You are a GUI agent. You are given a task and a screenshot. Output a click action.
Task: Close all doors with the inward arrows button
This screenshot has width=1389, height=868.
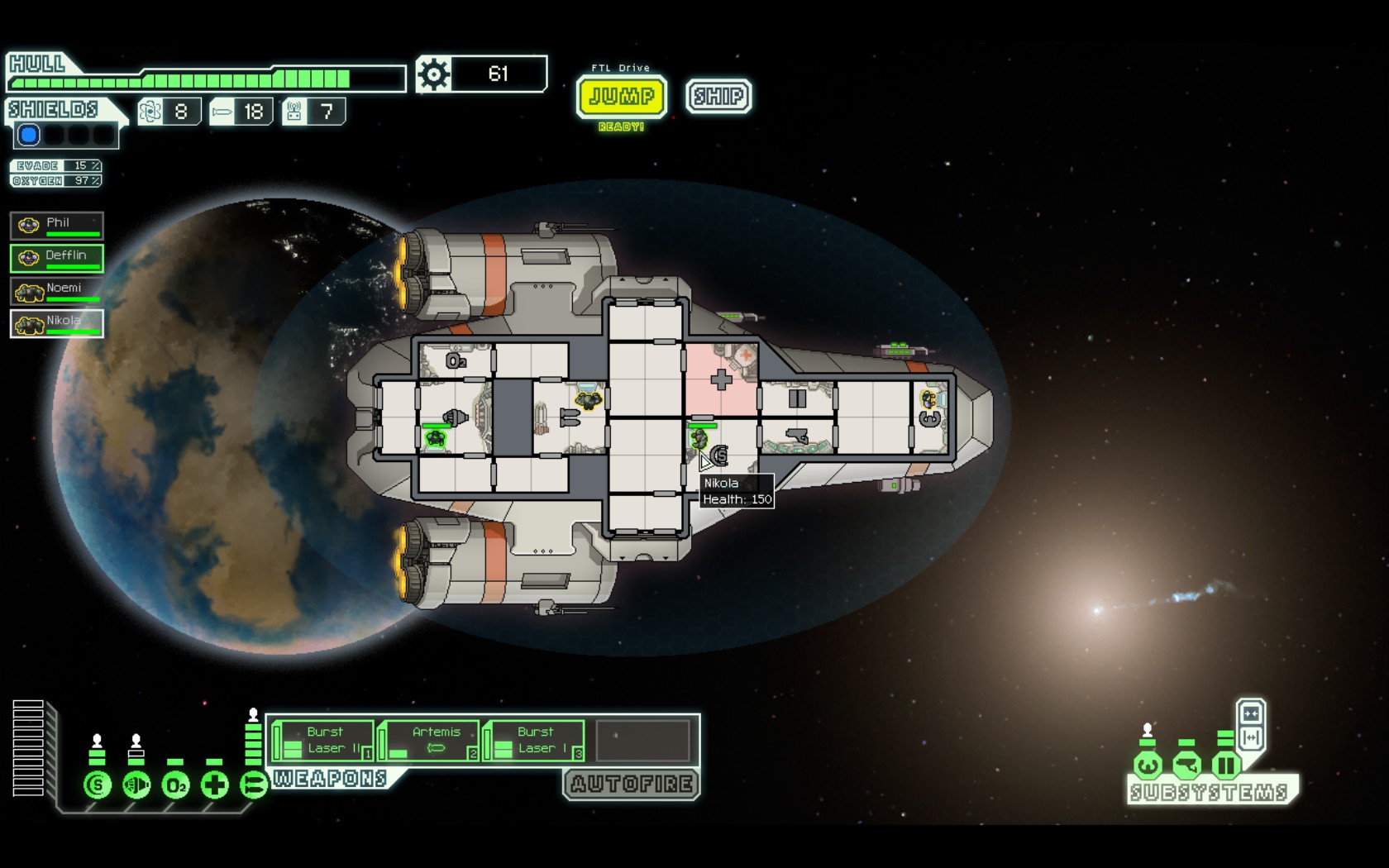(x=1251, y=713)
